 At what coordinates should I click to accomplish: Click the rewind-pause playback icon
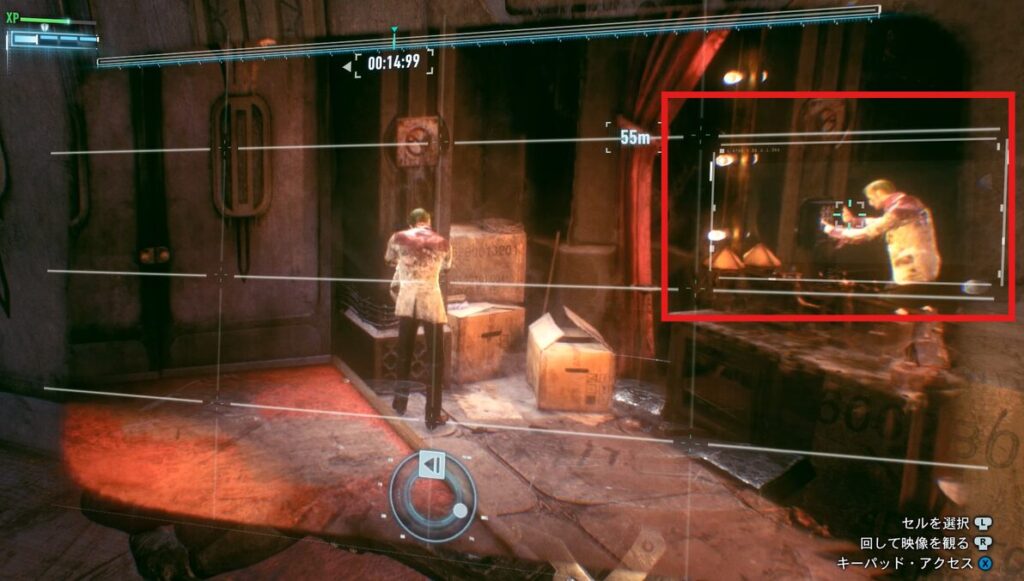click(431, 465)
